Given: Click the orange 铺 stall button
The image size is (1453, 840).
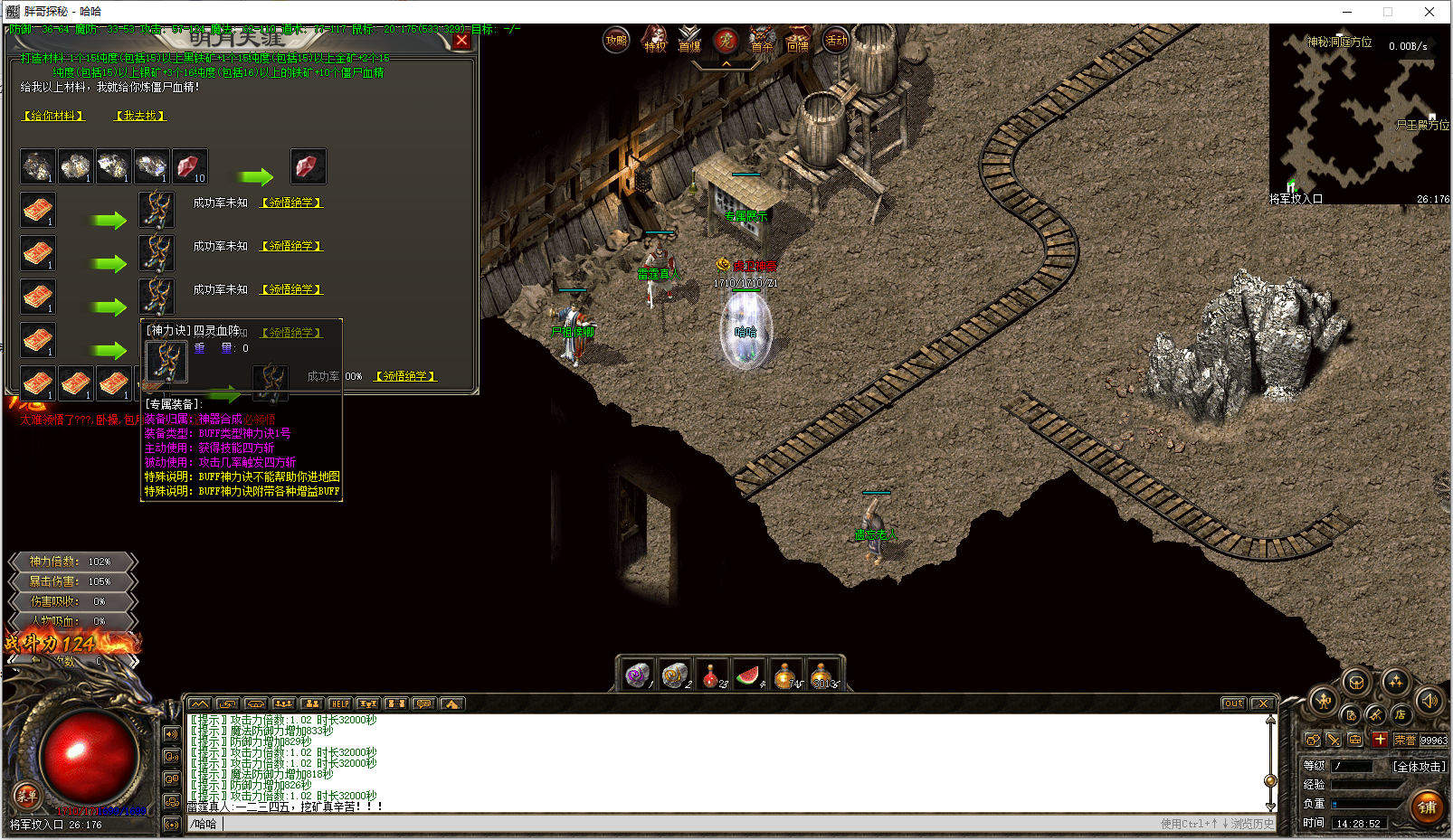Looking at the screenshot, I should [1428, 807].
